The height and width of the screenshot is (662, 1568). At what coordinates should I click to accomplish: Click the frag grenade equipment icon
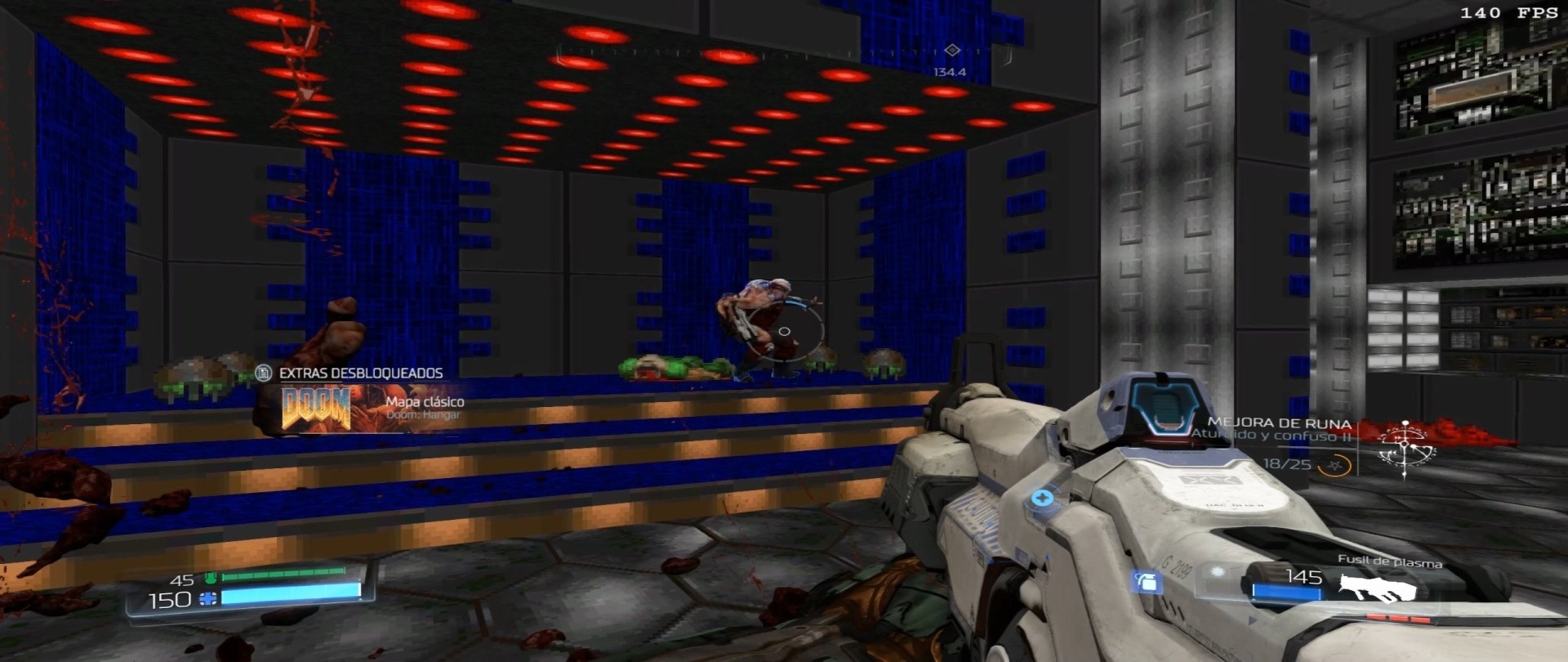tap(1147, 581)
